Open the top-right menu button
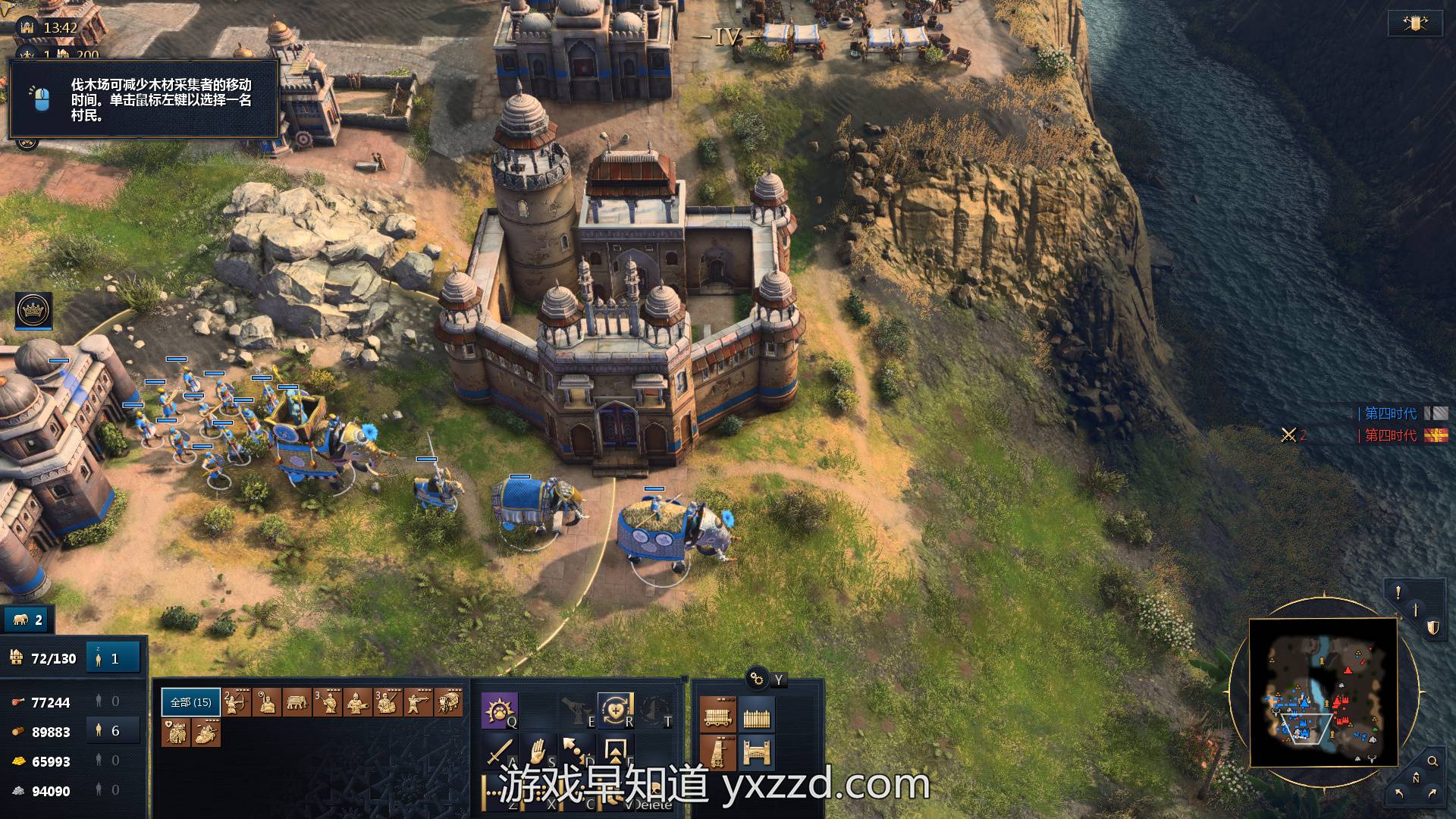 point(1414,24)
